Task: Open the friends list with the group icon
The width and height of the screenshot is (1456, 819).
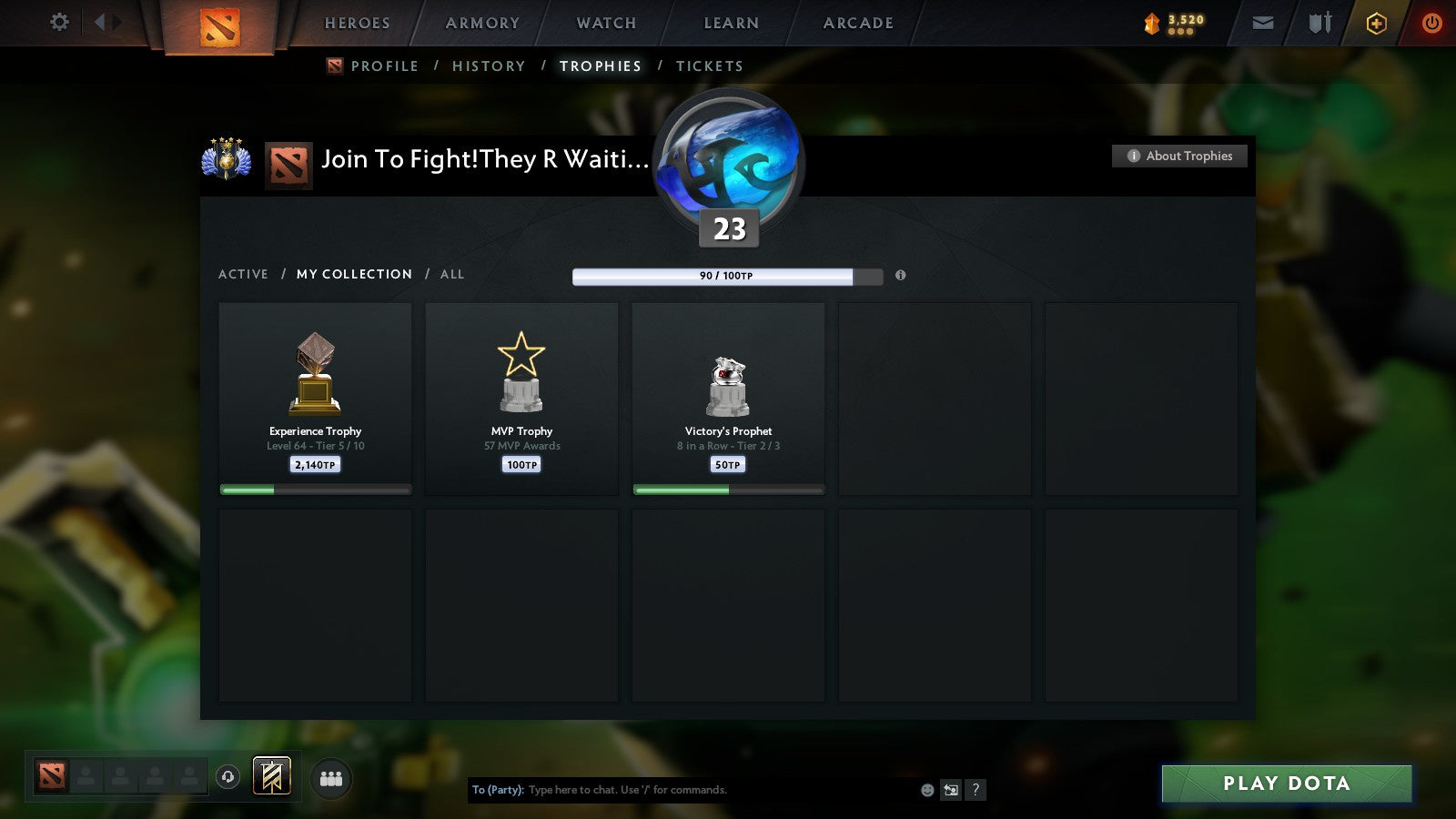Action: [332, 778]
